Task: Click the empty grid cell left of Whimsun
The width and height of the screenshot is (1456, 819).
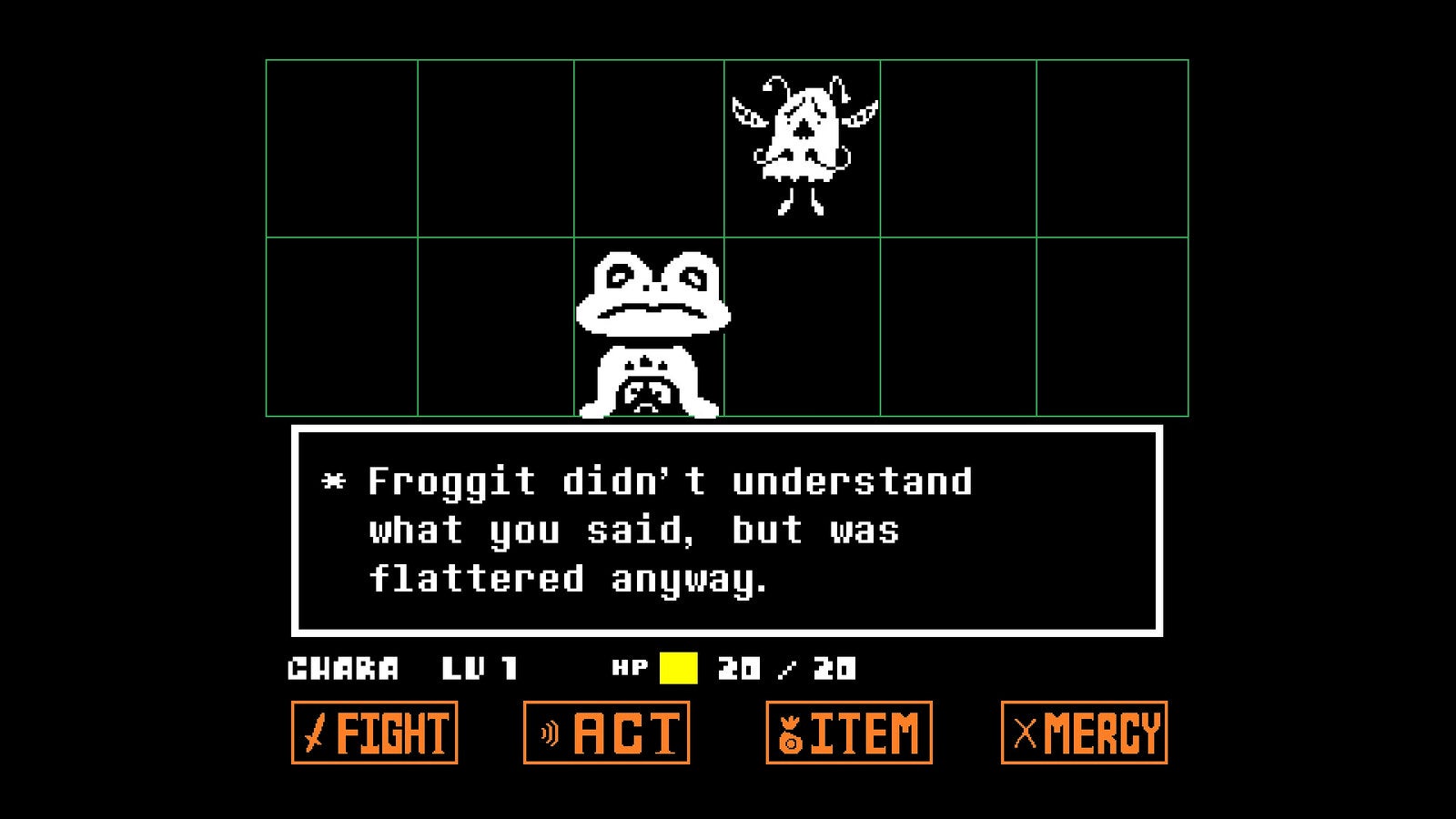Action: point(652,146)
